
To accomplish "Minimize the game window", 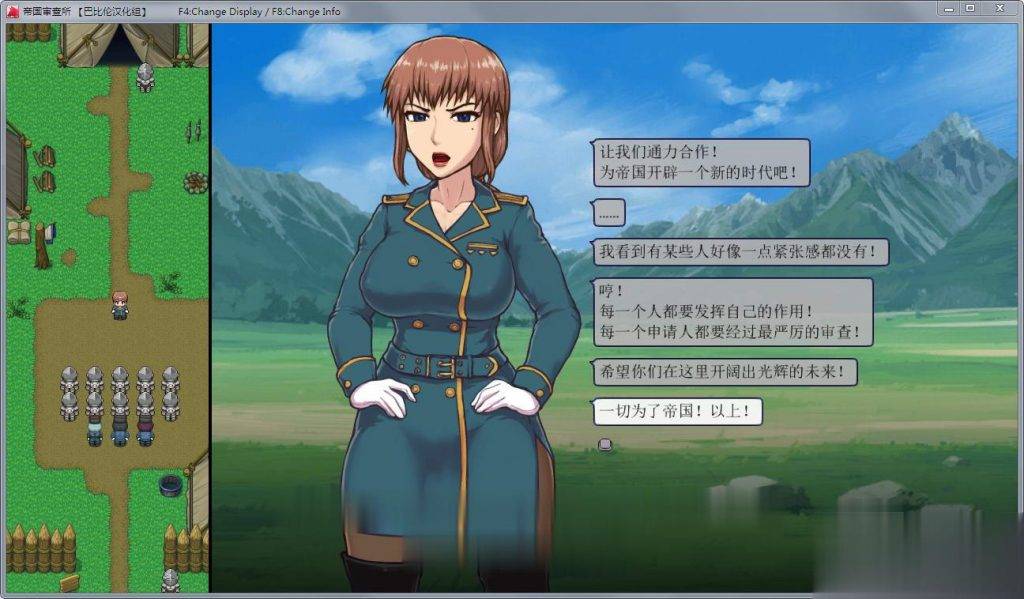I will tap(948, 8).
